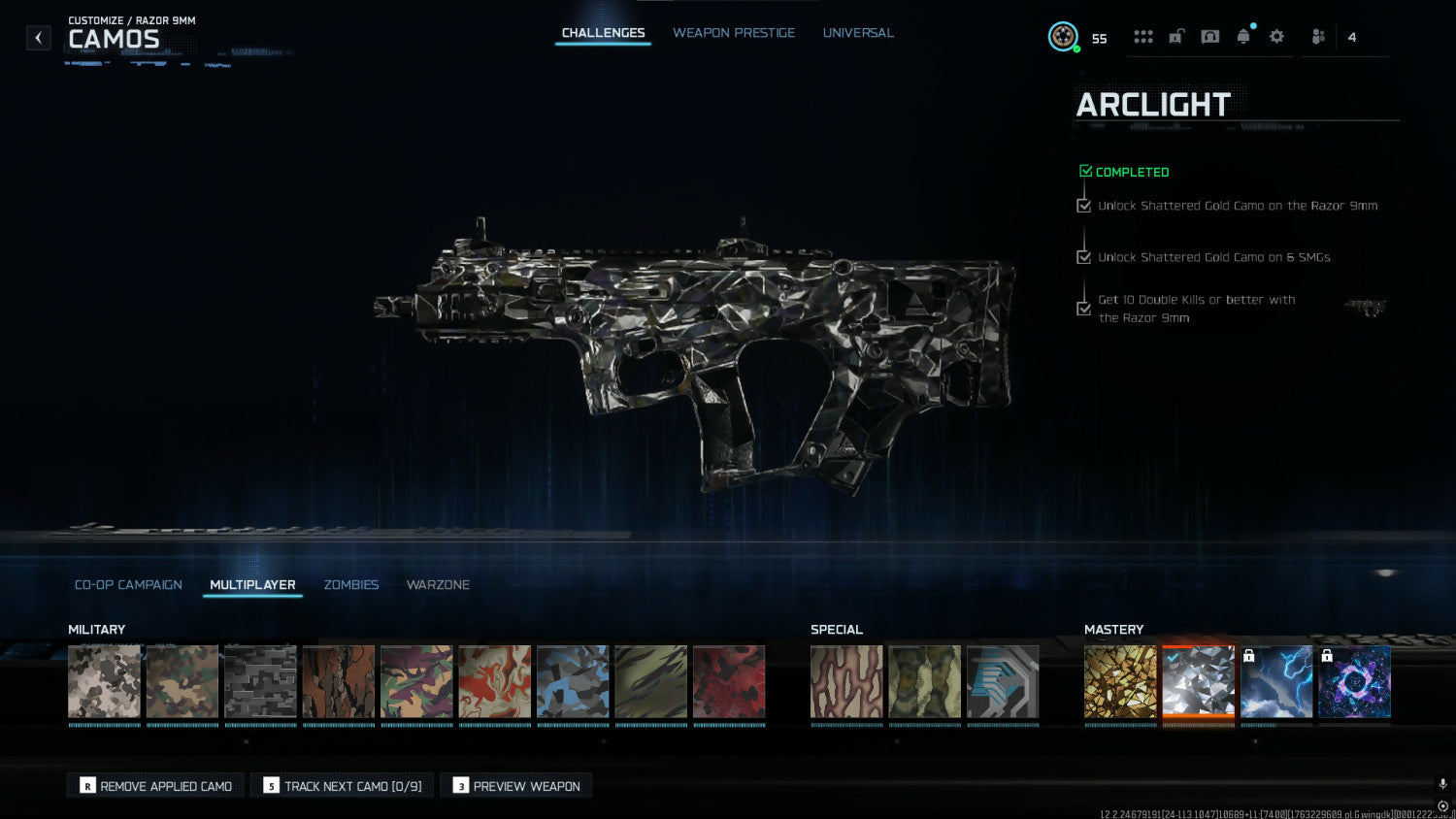Track the next camo
The image size is (1456, 819).
click(x=343, y=786)
